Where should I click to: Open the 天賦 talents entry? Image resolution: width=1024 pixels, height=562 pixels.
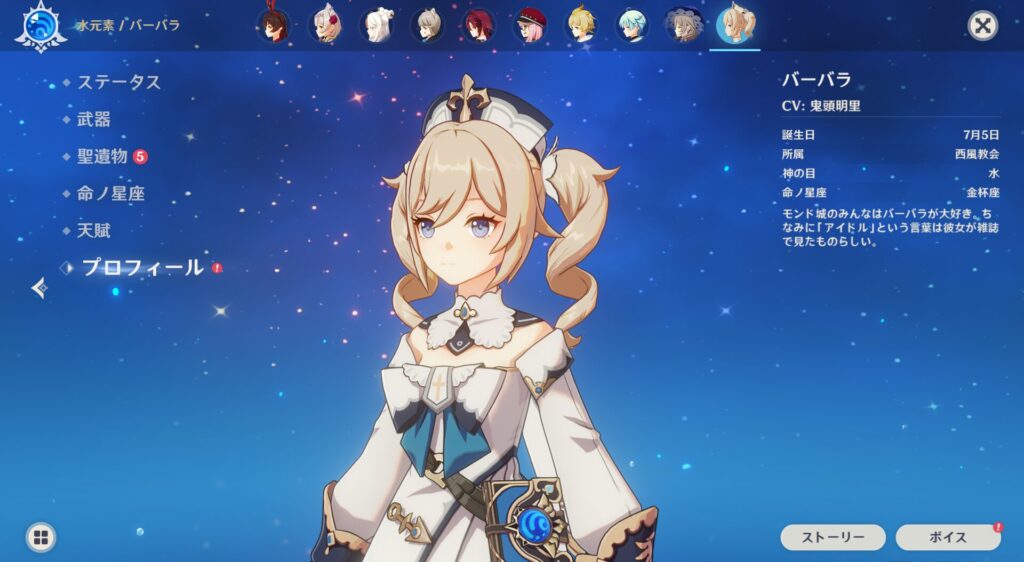coord(94,230)
